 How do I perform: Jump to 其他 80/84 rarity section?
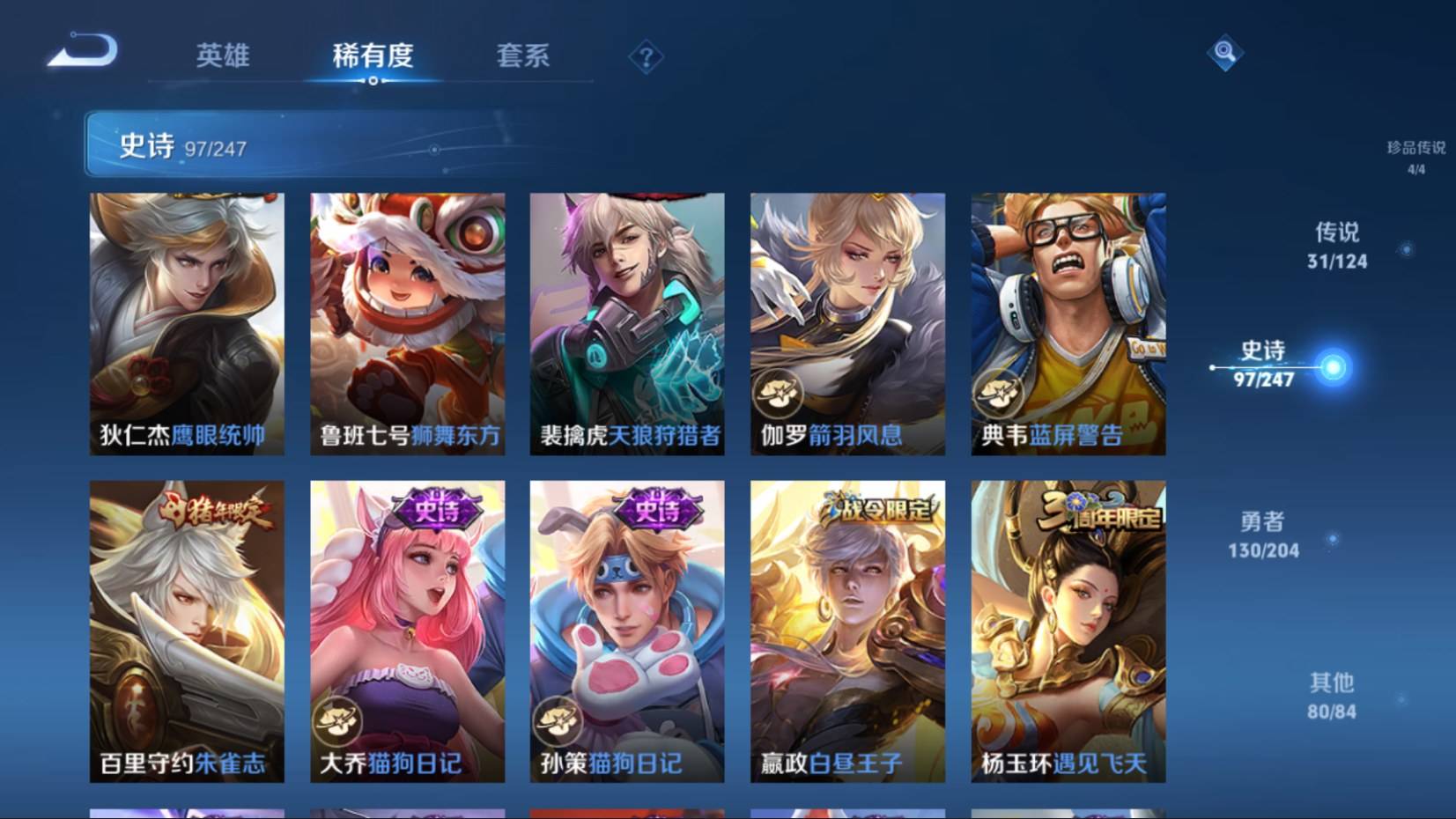pos(1331,696)
